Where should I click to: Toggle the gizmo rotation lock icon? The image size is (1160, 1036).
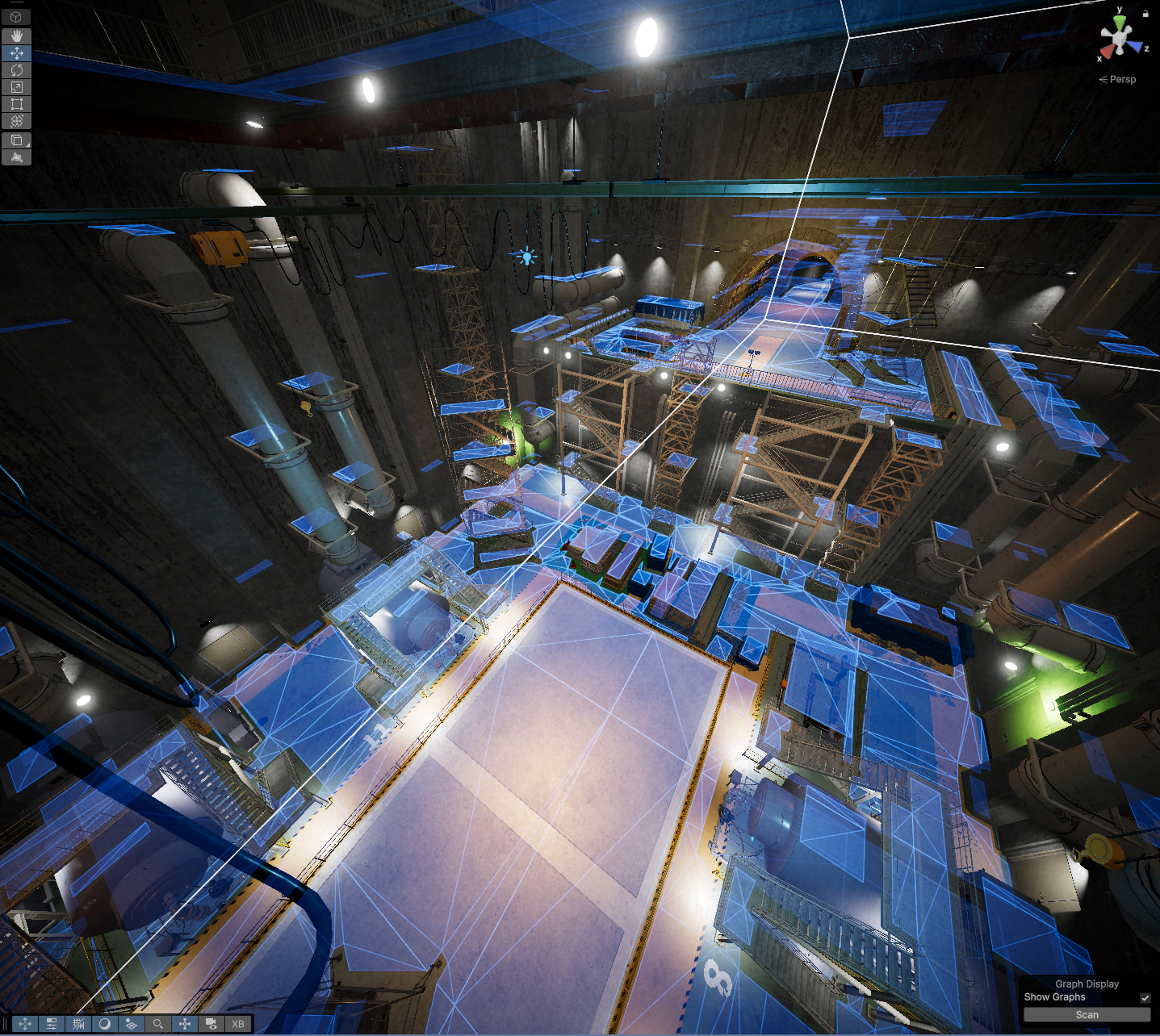click(1145, 13)
